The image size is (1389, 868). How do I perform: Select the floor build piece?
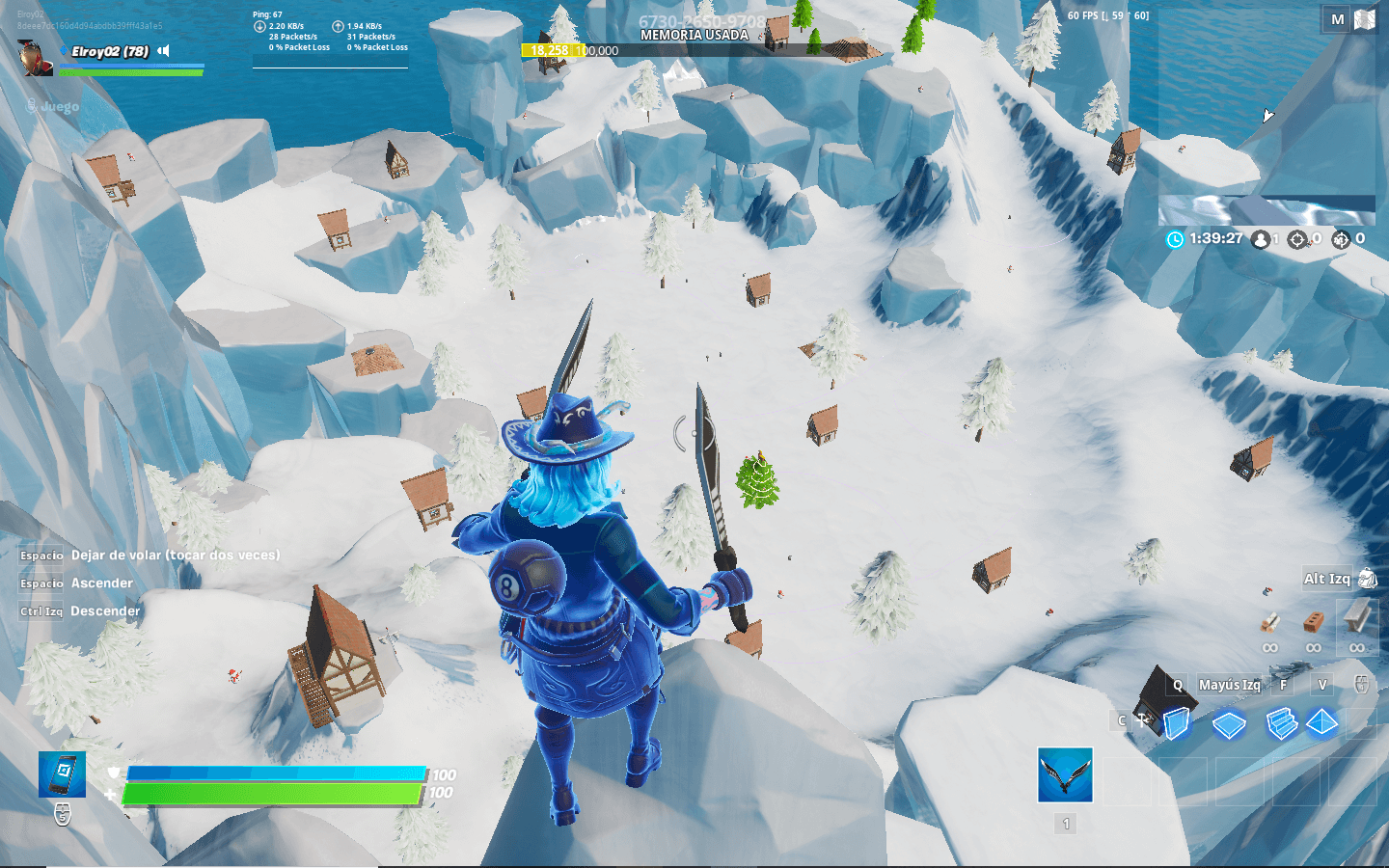pos(1230,722)
